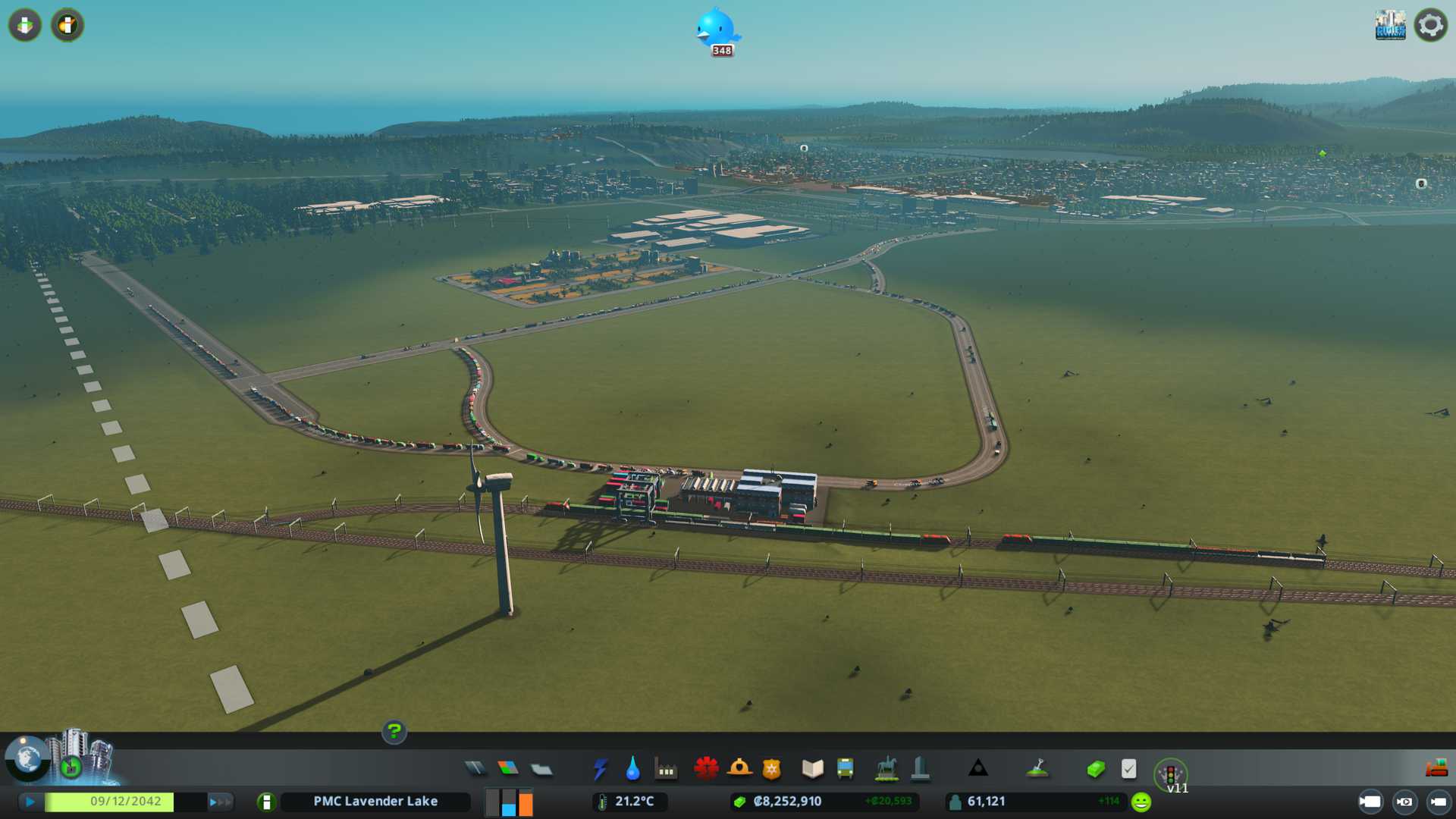Screen dimensions: 1456x819
Task: Click the play/pause simulation button
Action: click(30, 802)
